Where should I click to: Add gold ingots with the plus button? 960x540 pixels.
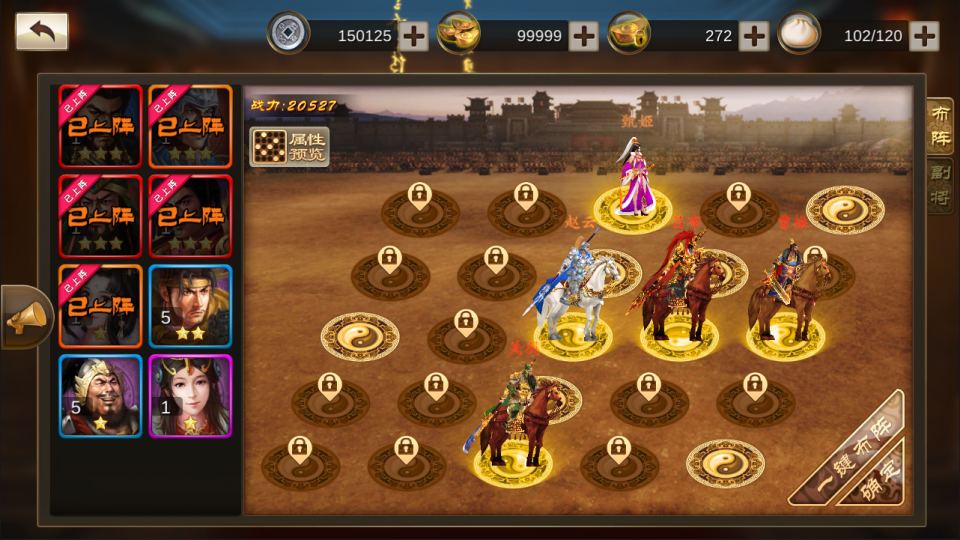tap(583, 36)
